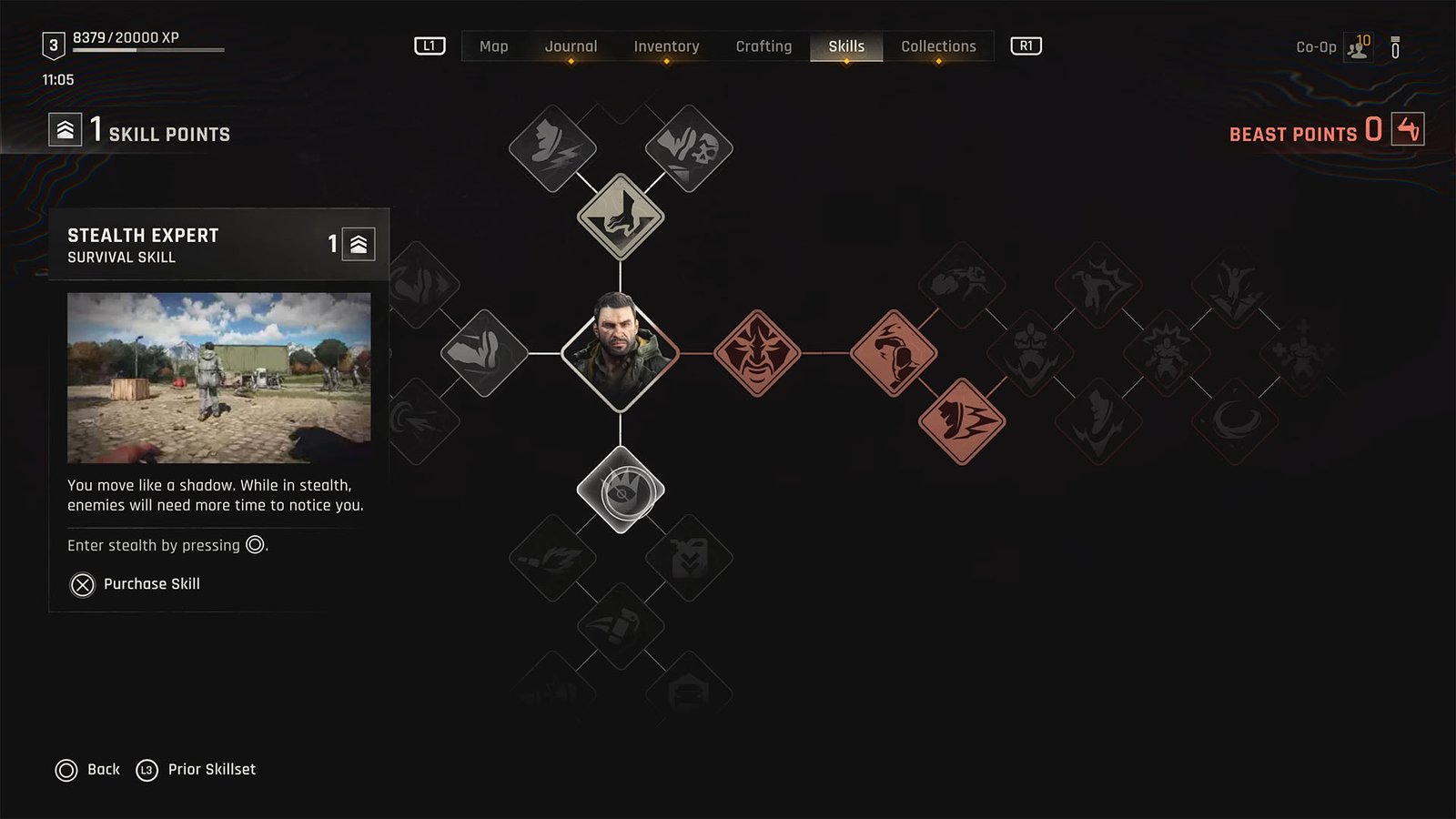The width and height of the screenshot is (1456, 819).
Task: Select the red beast face skill node
Action: pyautogui.click(x=757, y=353)
